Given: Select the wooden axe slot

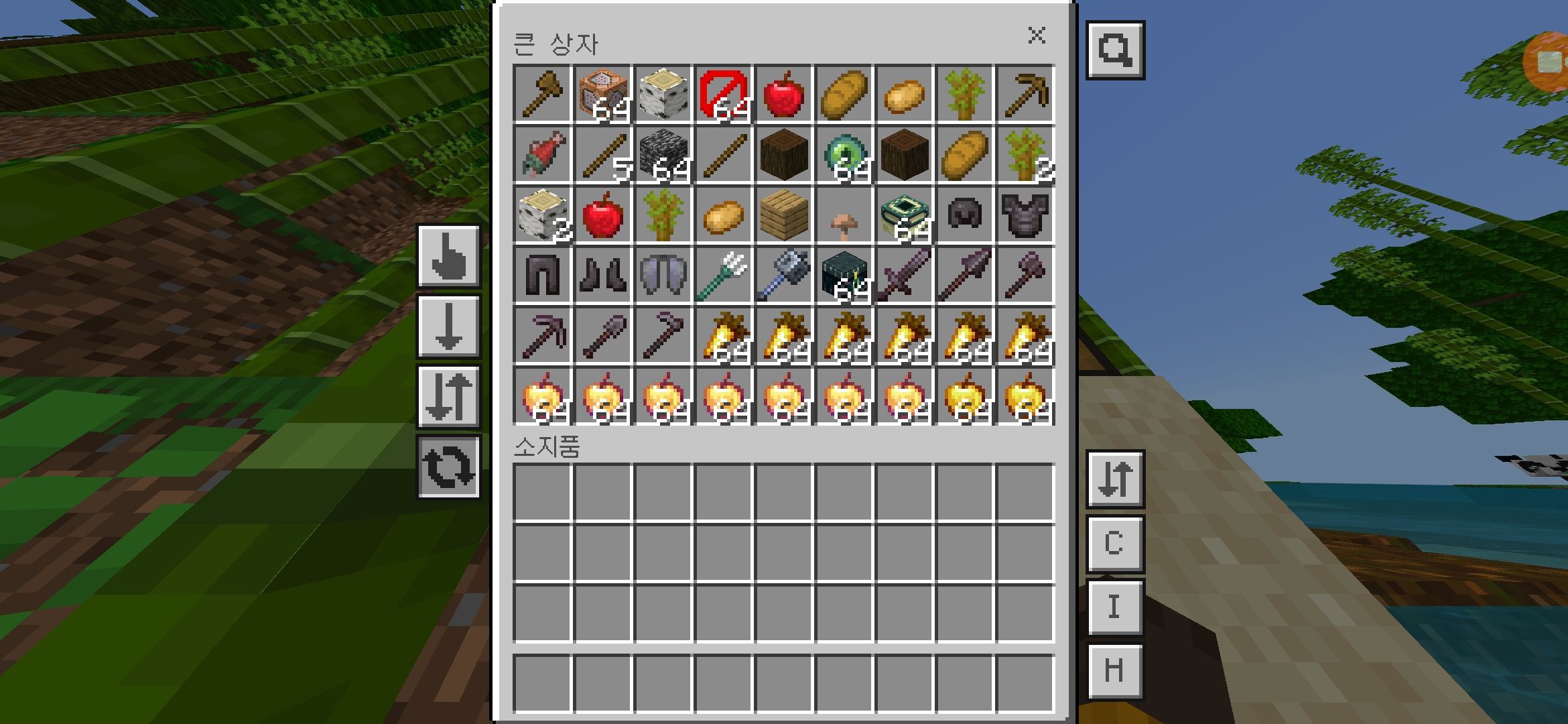Looking at the screenshot, I should [x=542, y=95].
